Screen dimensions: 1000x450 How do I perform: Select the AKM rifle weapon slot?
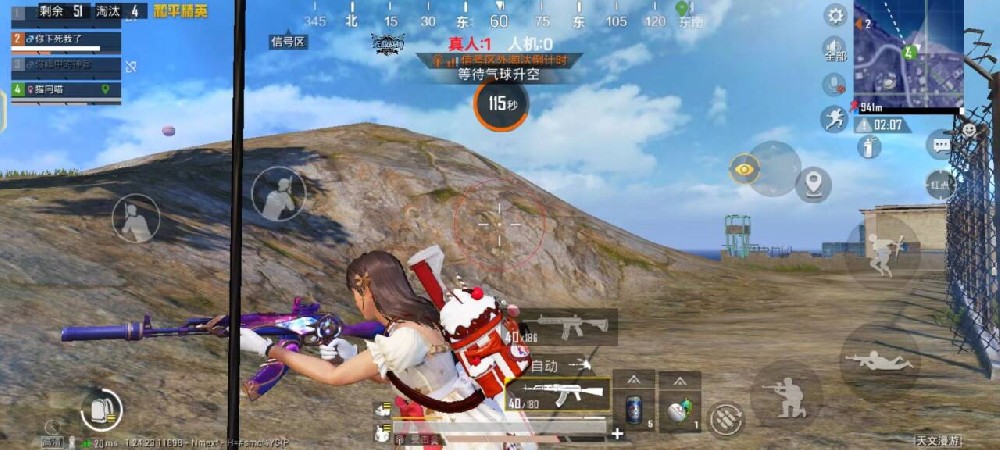[x=558, y=394]
